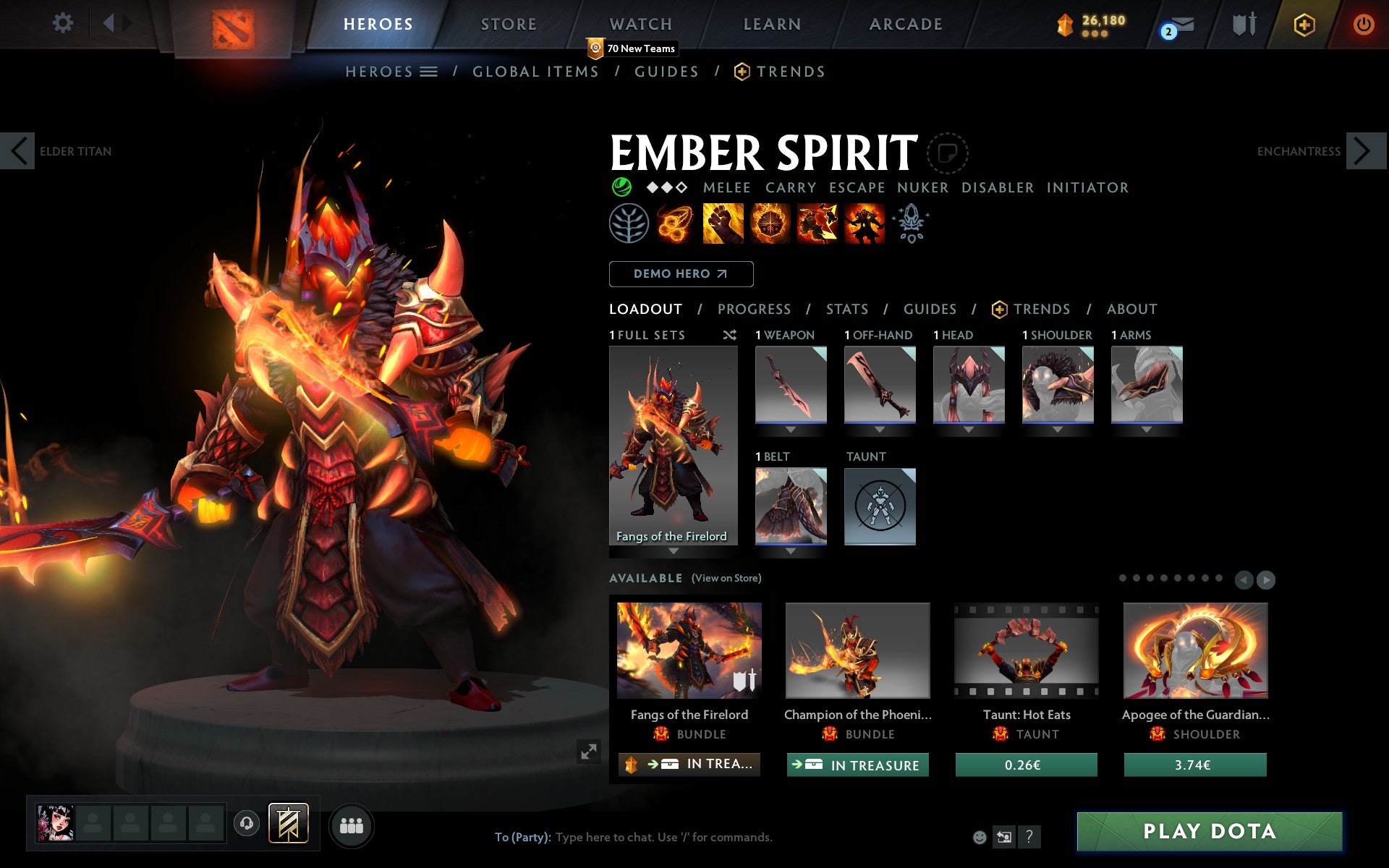
Task: Open the Heroes hamburger menu in breadcrumb
Action: [x=428, y=71]
